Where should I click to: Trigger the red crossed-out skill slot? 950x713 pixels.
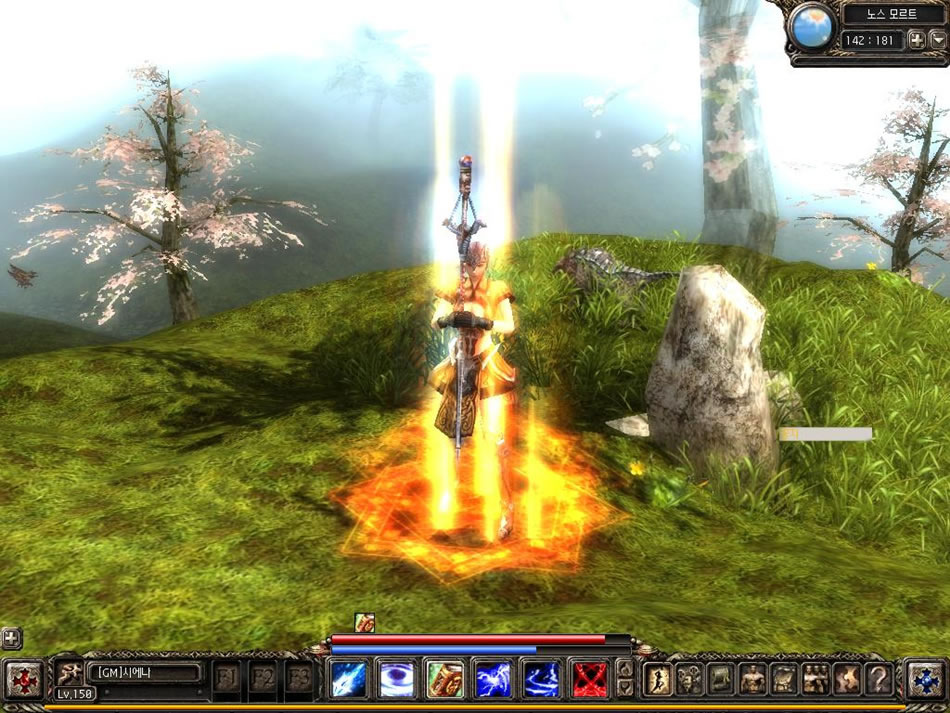(590, 679)
